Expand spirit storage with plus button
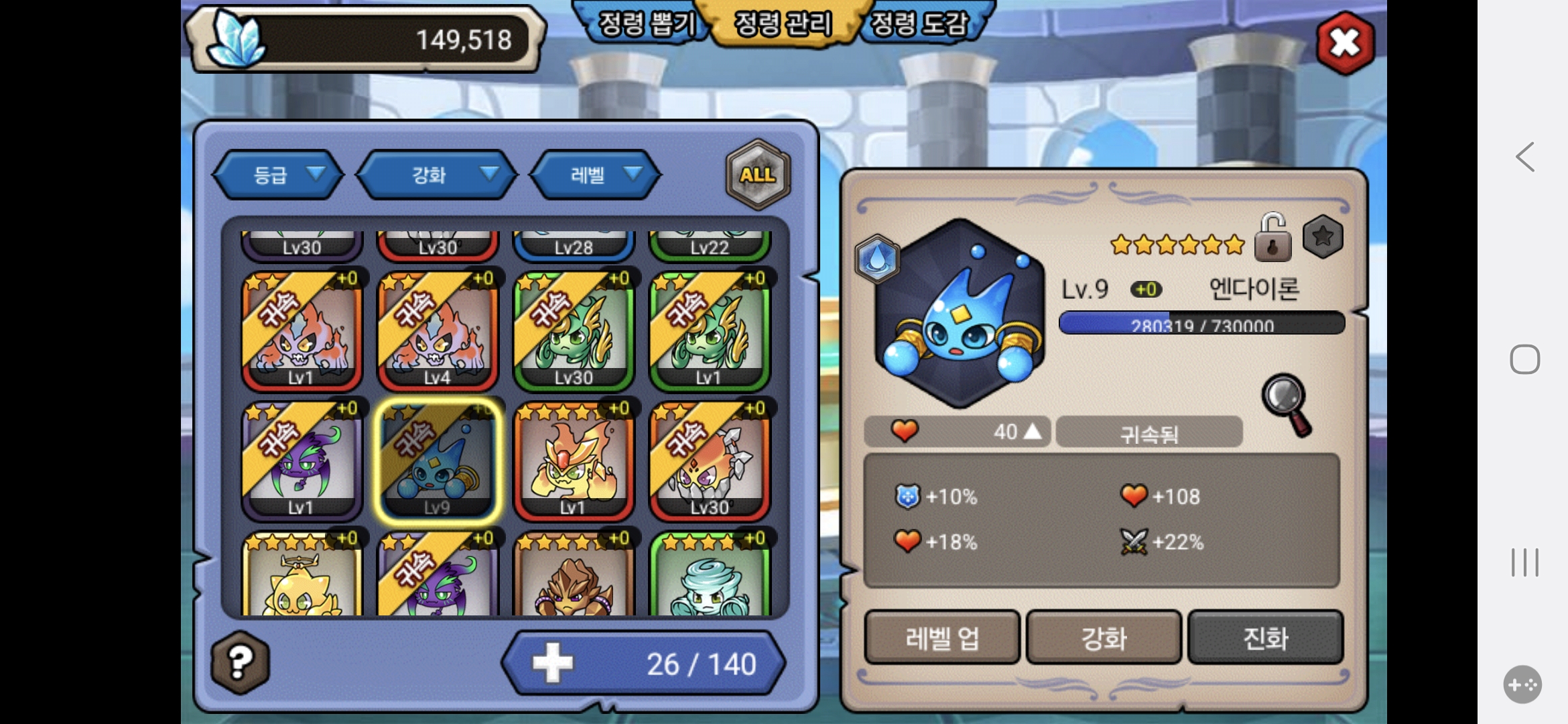Viewport: 1568px width, 724px height. point(553,663)
